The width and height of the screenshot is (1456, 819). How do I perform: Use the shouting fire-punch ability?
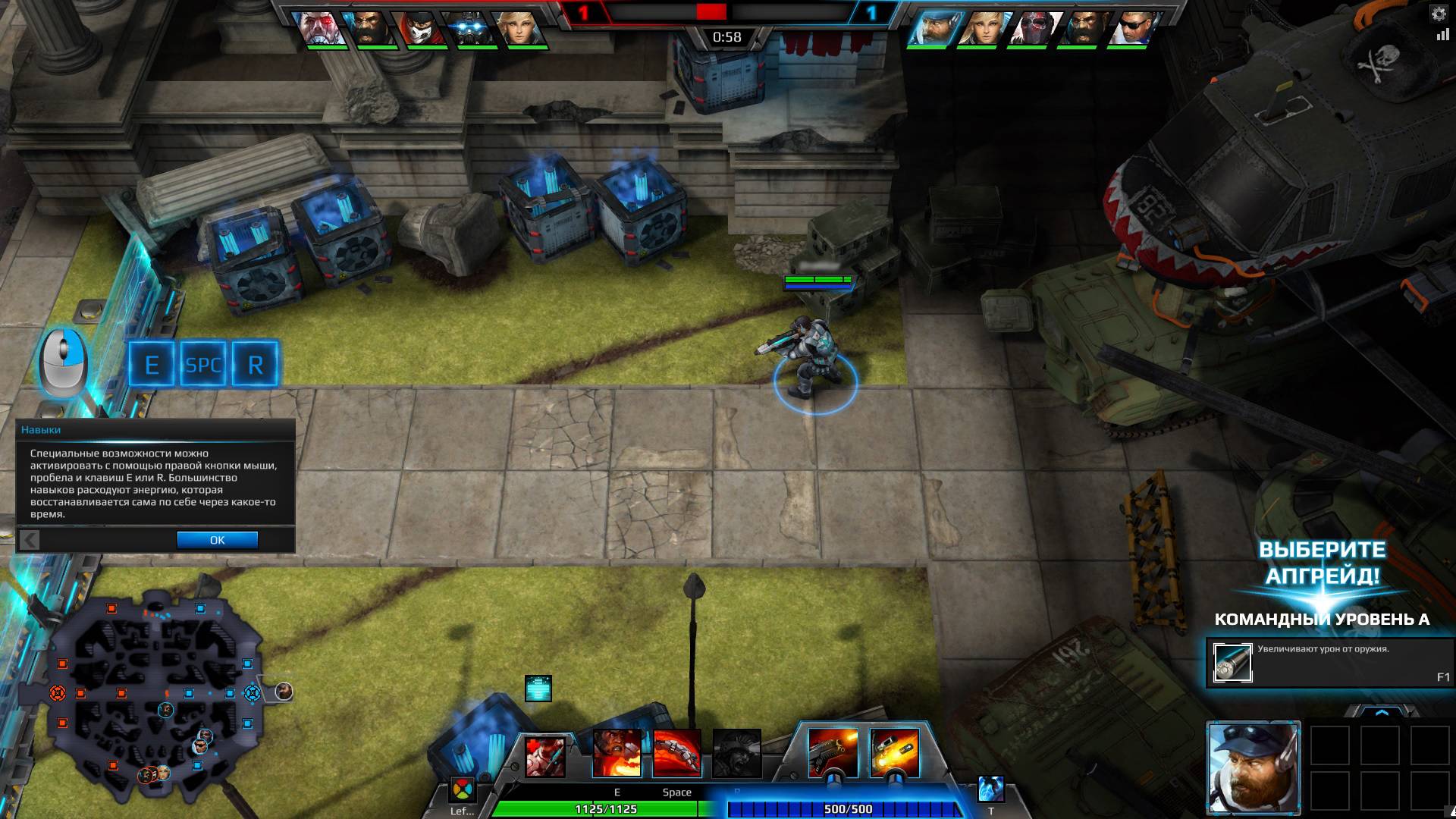617,753
